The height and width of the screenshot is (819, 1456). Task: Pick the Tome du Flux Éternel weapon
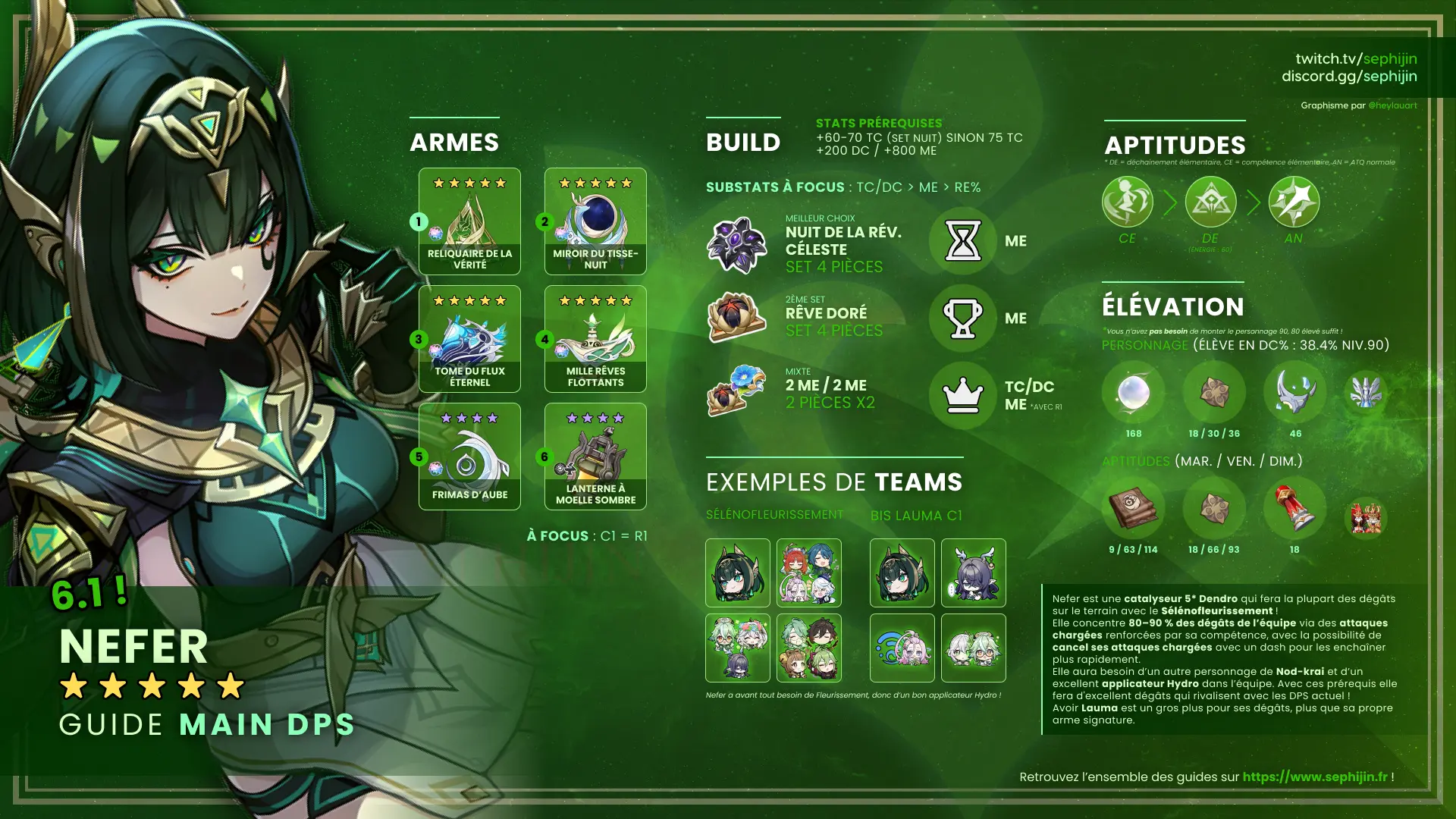[469, 339]
